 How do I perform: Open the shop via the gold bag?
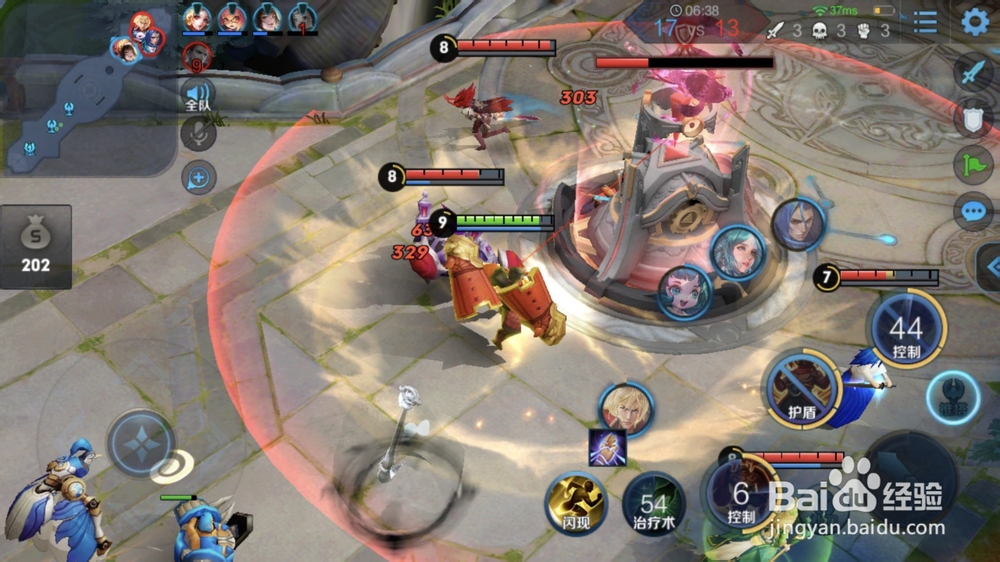pyautogui.click(x=36, y=246)
